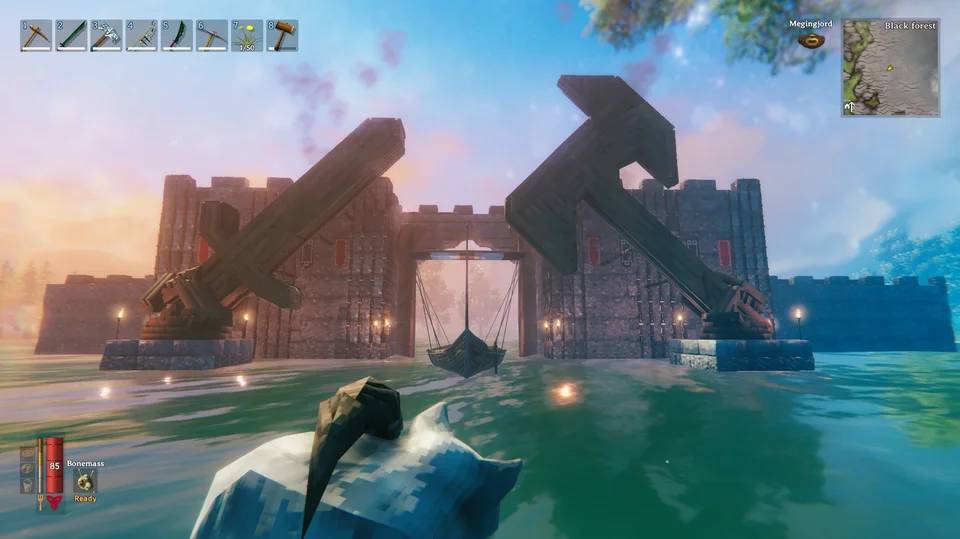The image size is (960, 539).
Task: Equip the wooden hammer in slot 8
Action: click(x=282, y=36)
